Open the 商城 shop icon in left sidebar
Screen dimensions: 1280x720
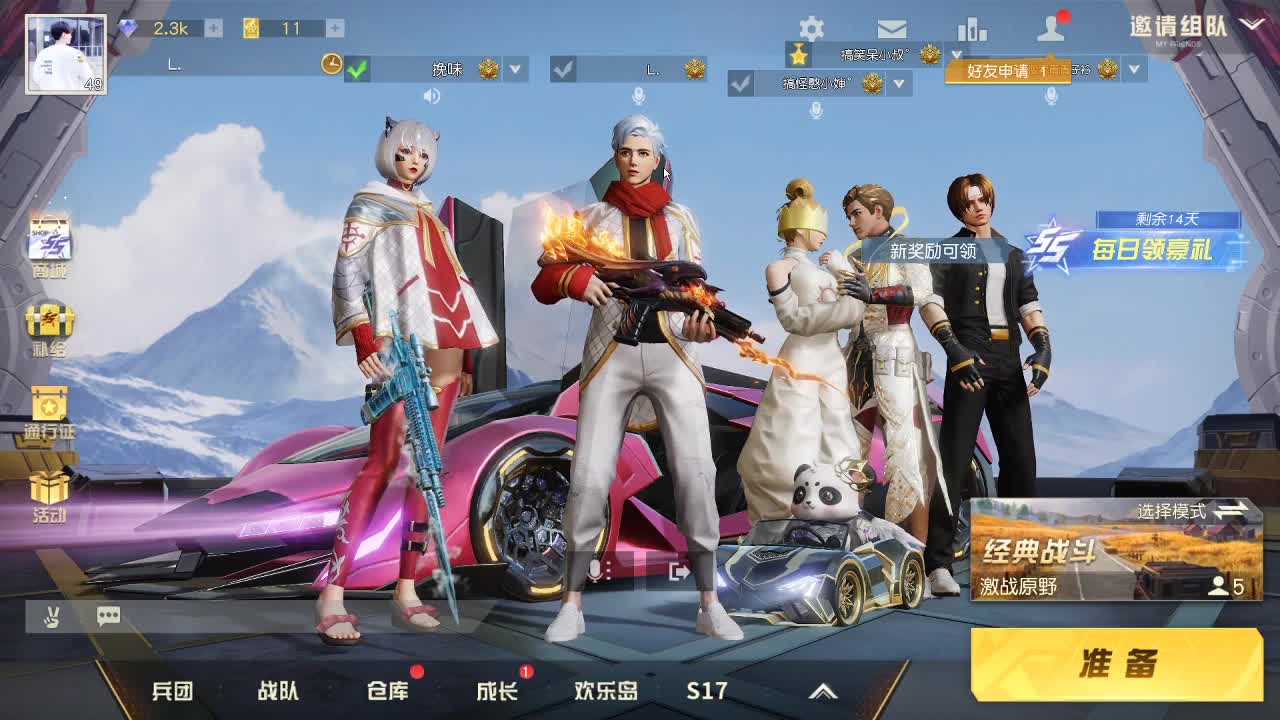pos(47,240)
